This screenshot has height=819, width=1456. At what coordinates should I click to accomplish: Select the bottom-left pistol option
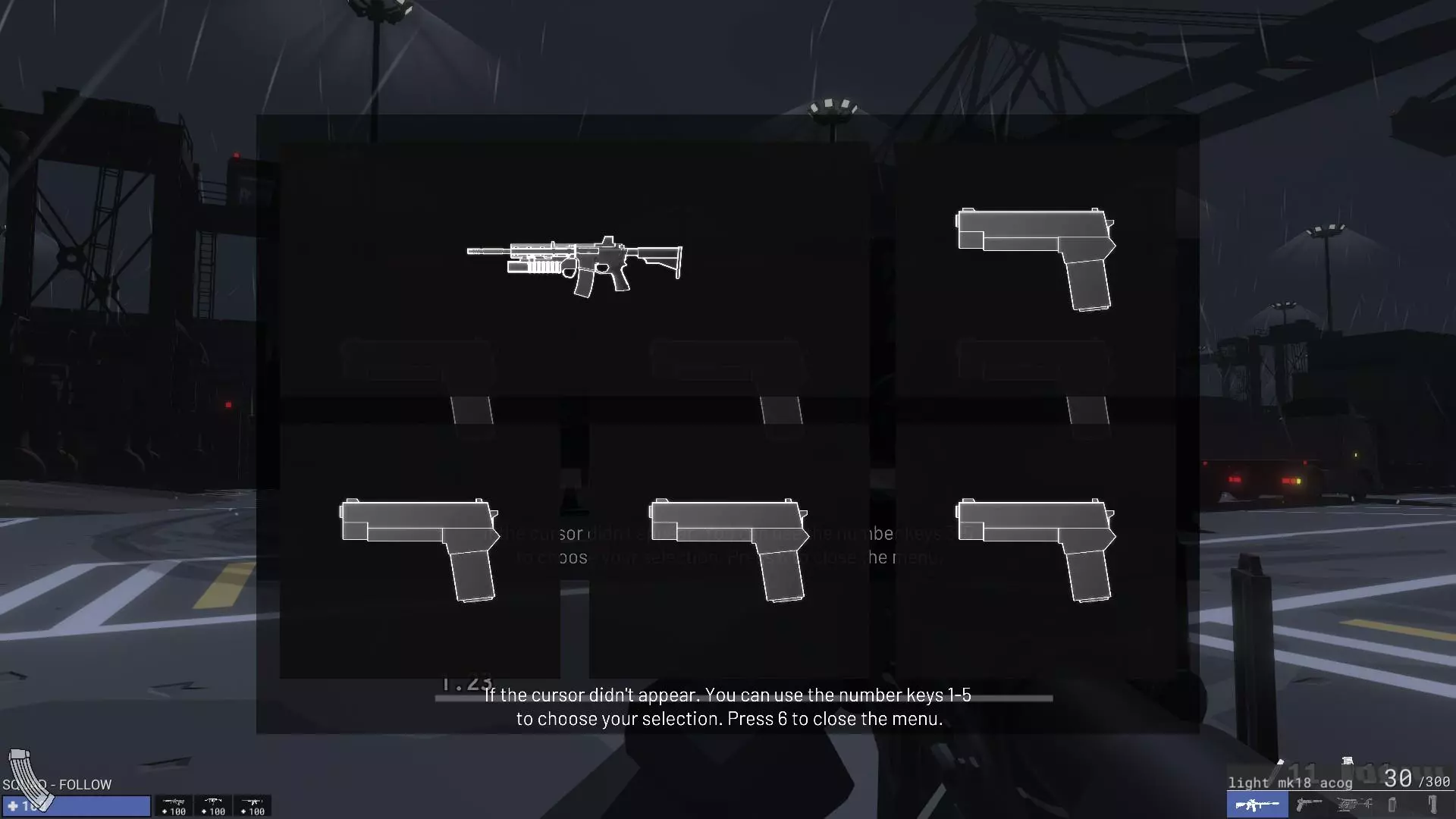coord(419,550)
